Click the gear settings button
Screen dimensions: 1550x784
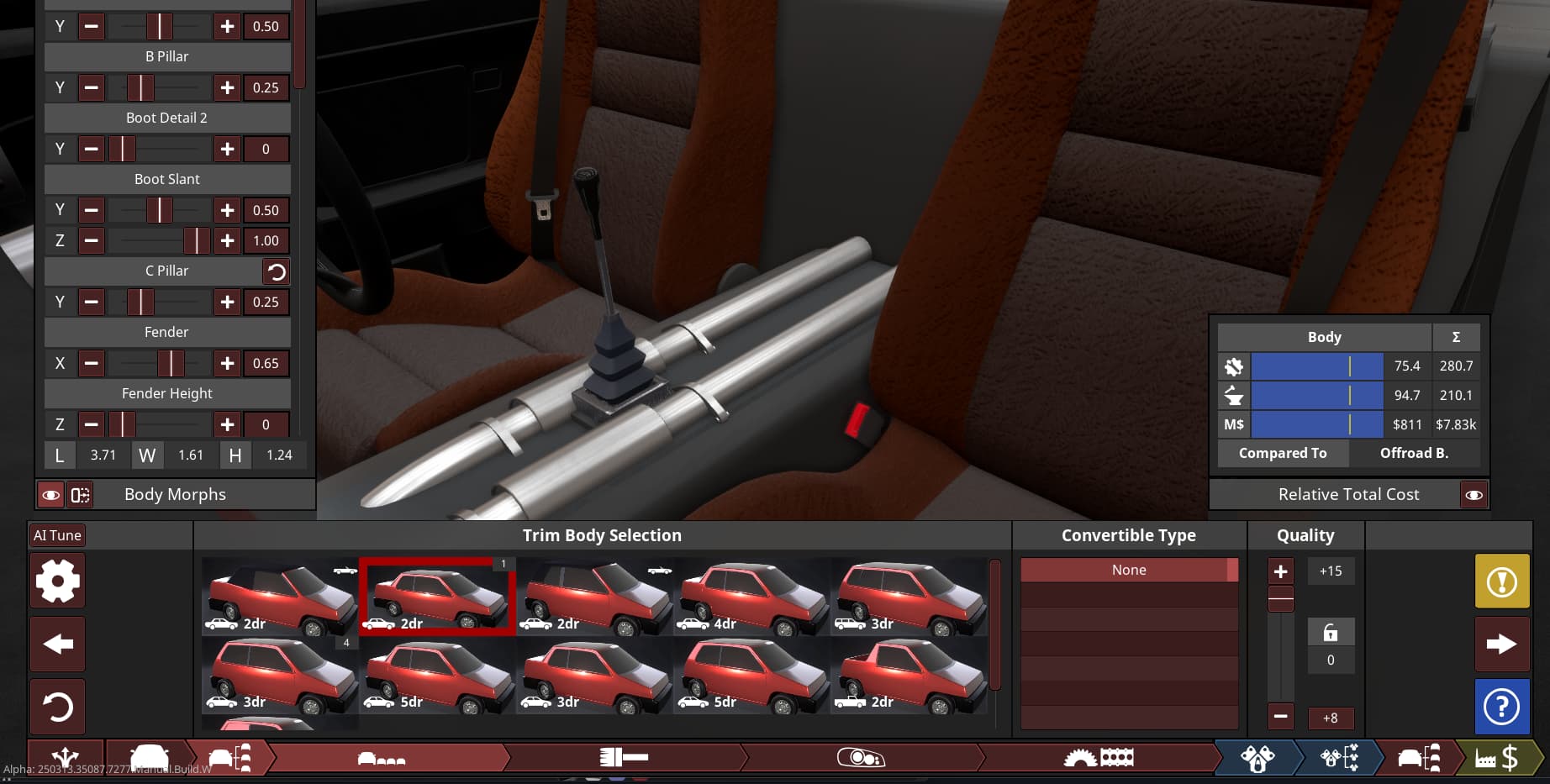57,581
